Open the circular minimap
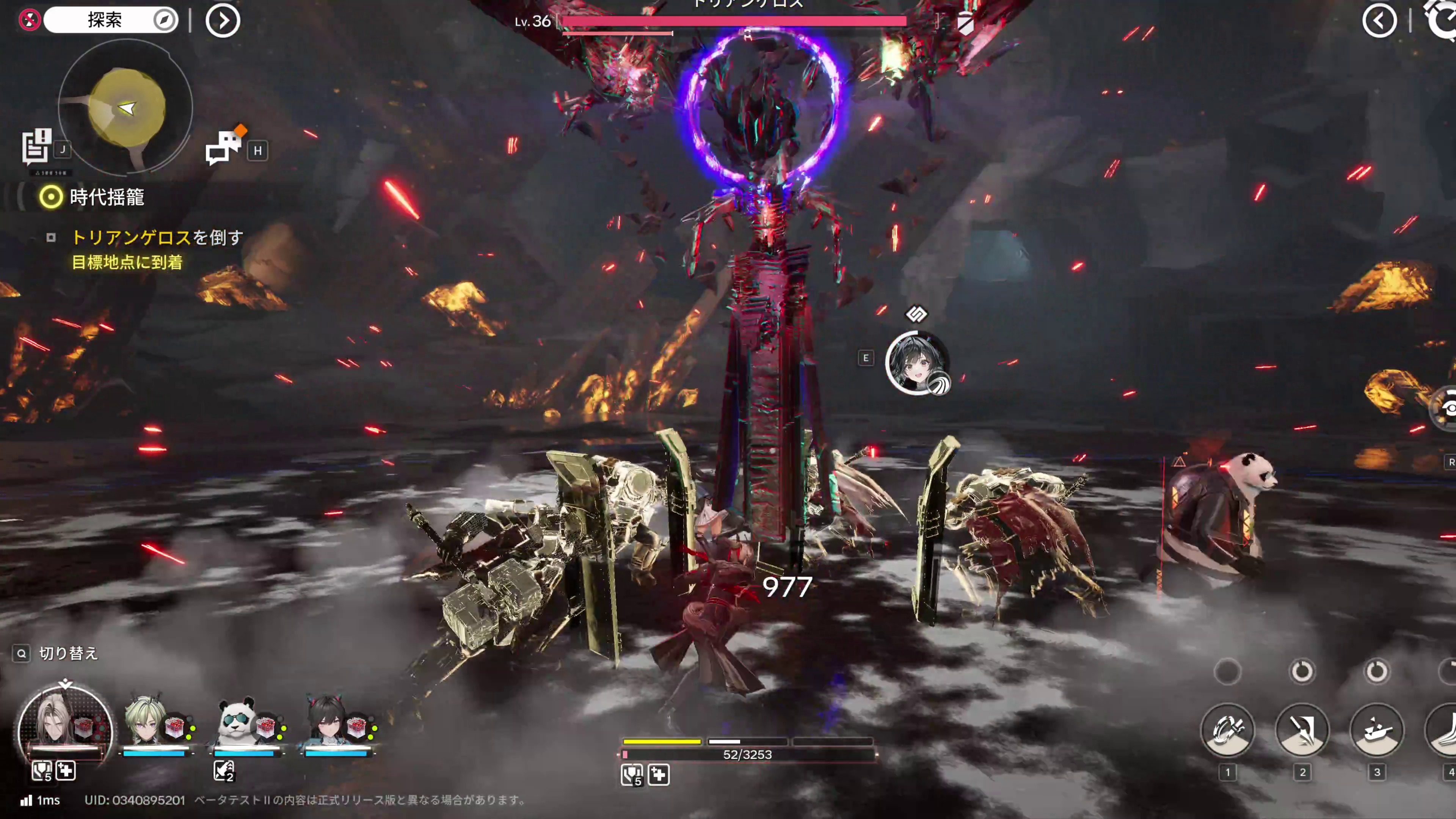 pyautogui.click(x=126, y=107)
